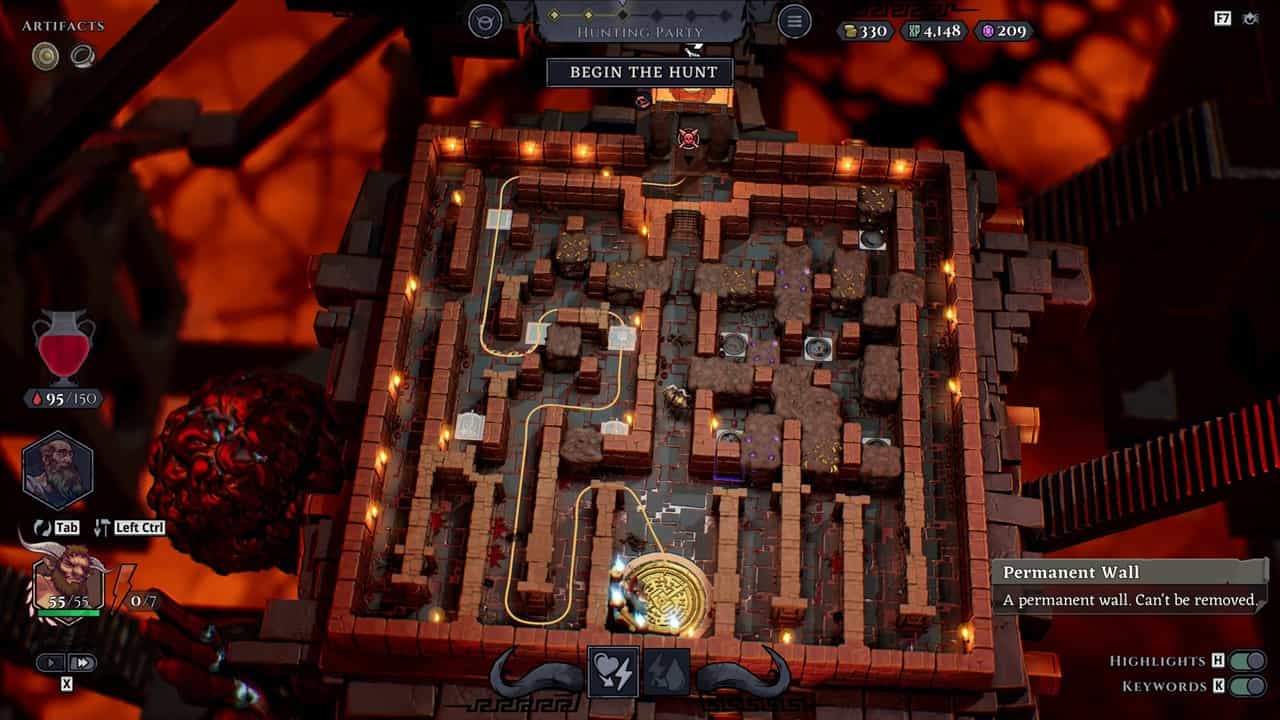This screenshot has width=1280, height=720.
Task: Click the bull-horned round button left of Hunting Party
Action: (486, 21)
